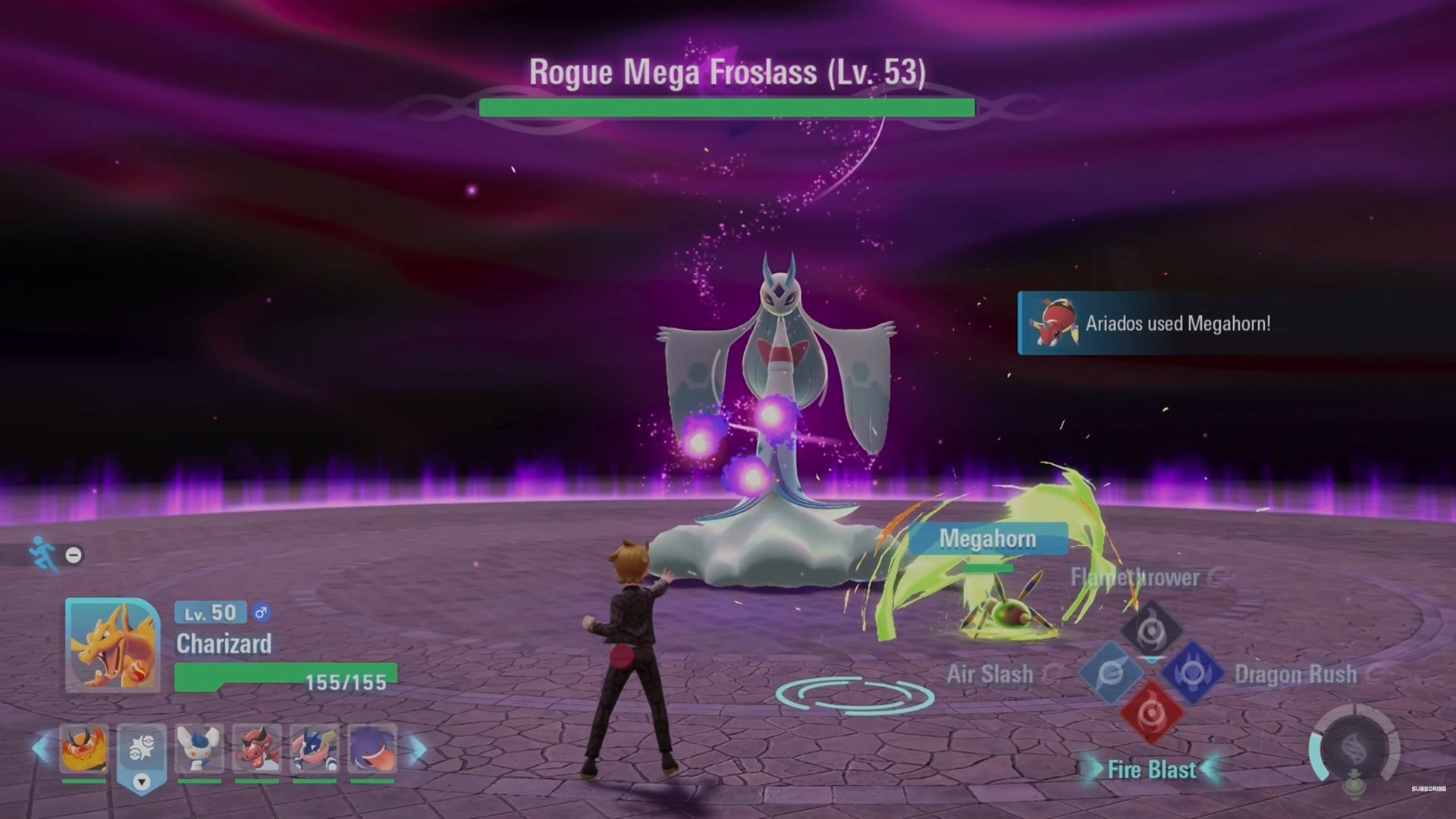Choose Greninja from the party bar
The height and width of the screenshot is (819, 1456).
(314, 748)
